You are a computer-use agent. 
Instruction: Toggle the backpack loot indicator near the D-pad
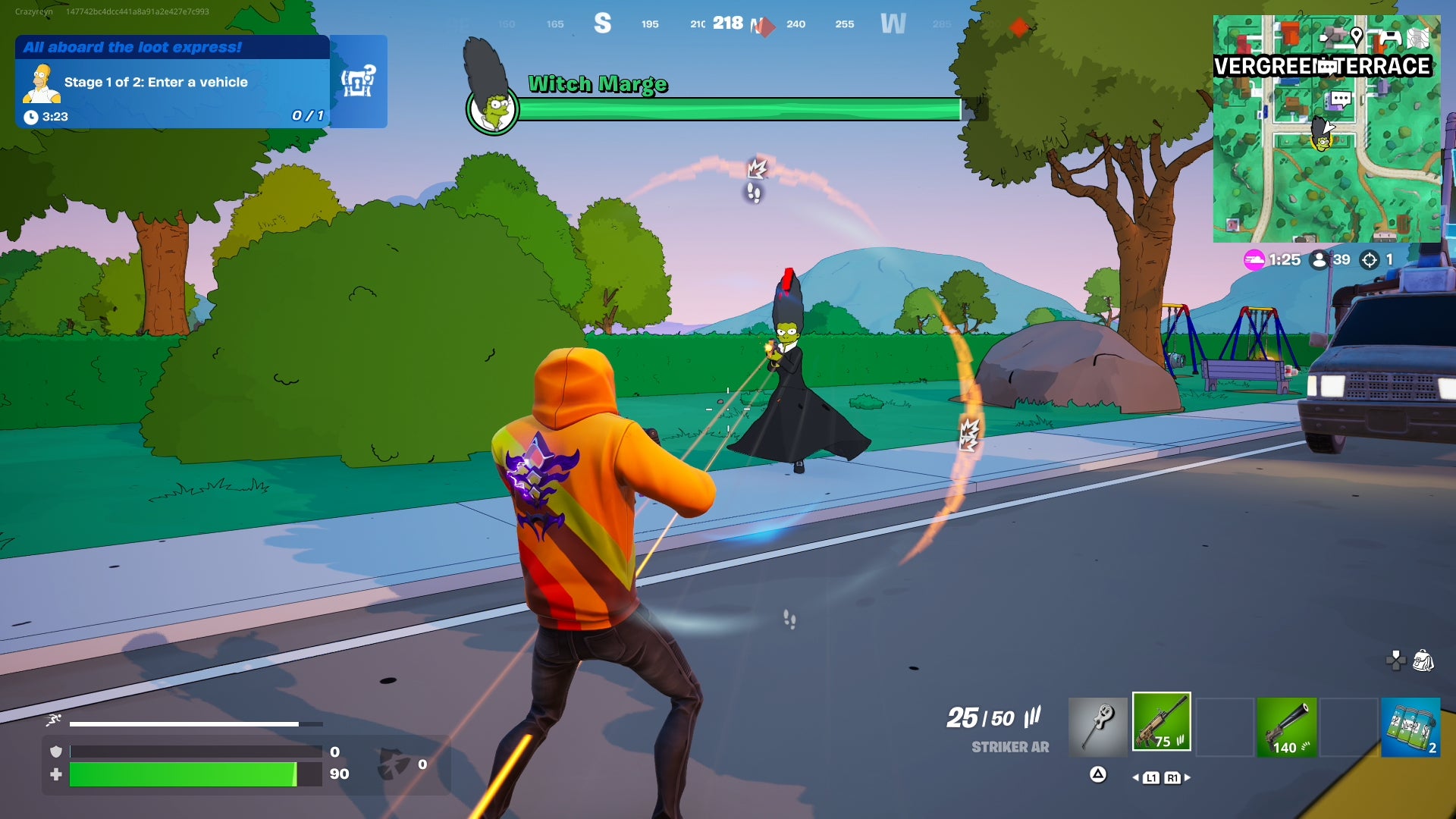coord(1423,661)
